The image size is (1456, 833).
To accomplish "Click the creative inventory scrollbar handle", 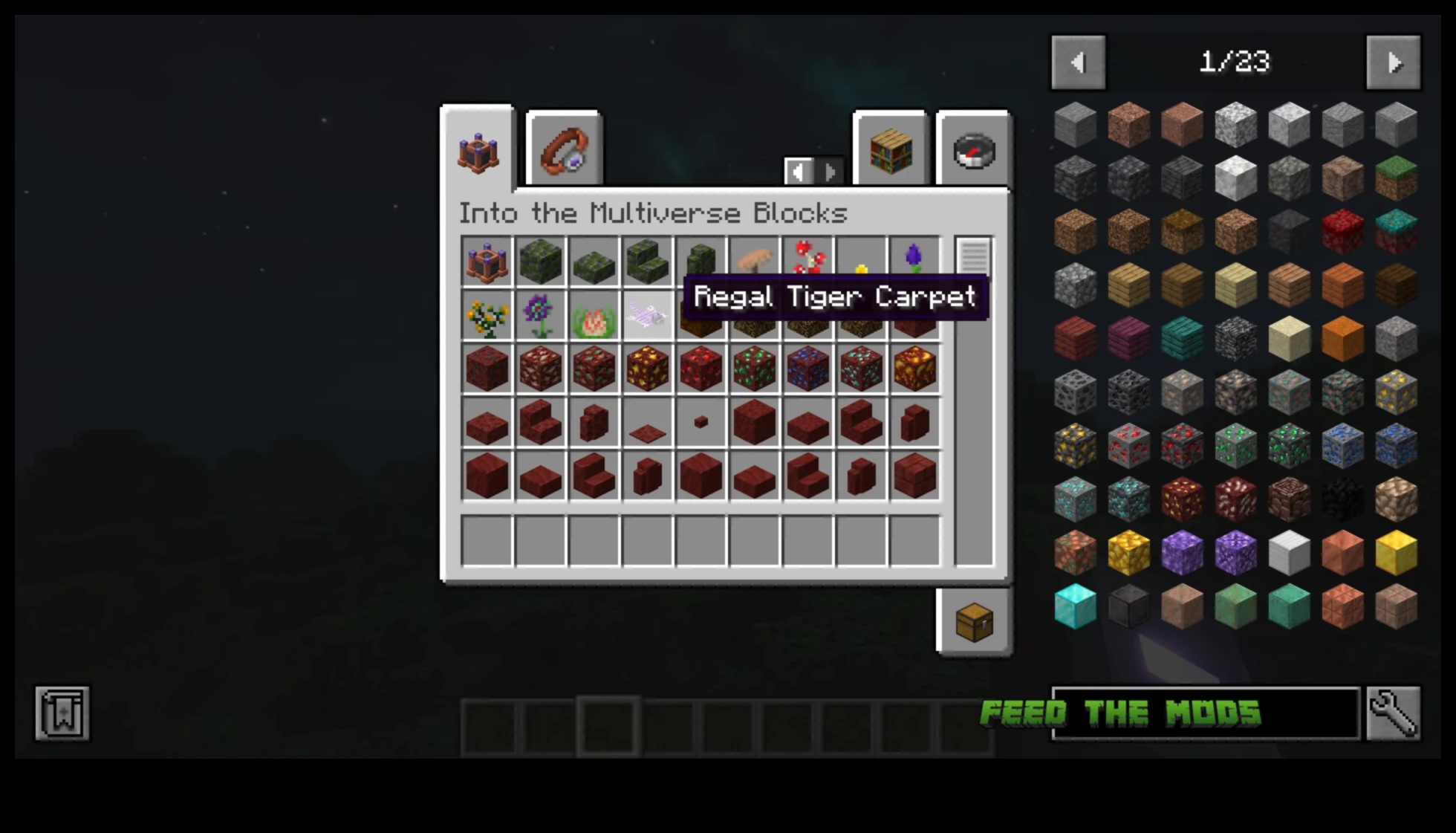I will click(973, 256).
